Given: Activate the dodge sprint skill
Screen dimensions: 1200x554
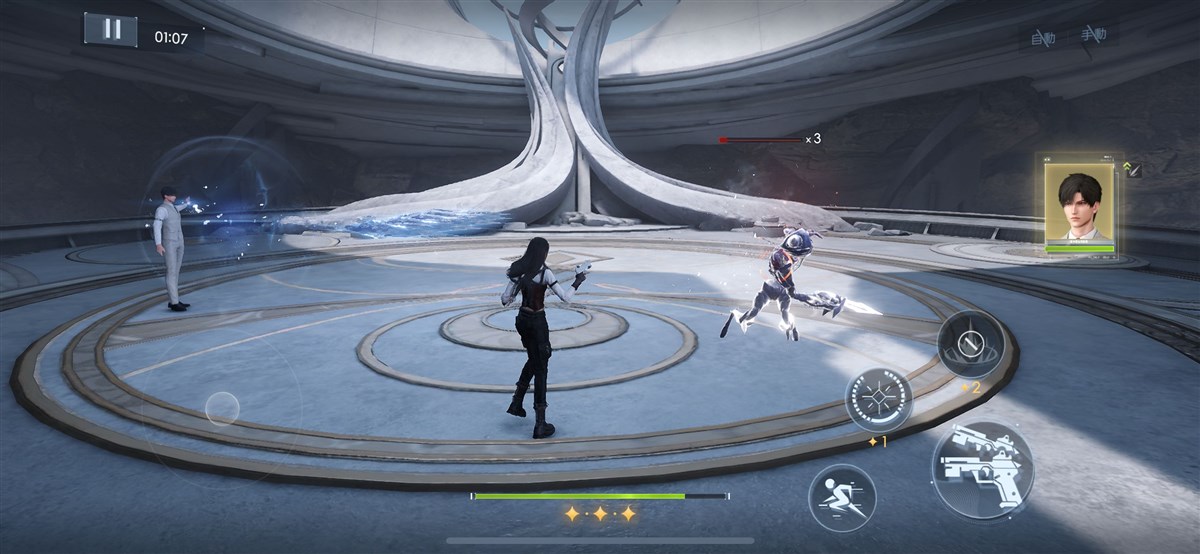Looking at the screenshot, I should click(842, 497).
